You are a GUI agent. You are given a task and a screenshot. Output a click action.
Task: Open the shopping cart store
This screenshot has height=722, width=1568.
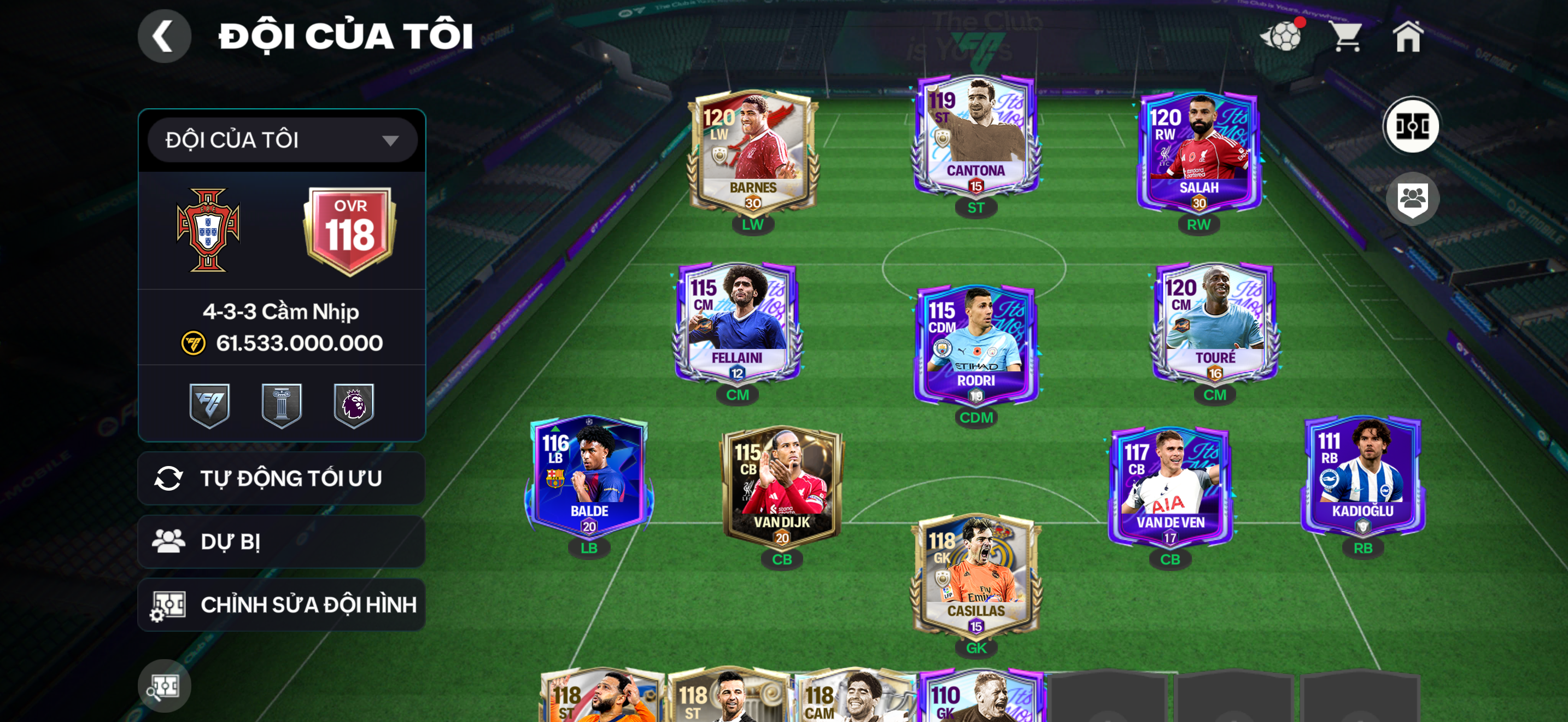point(1346,38)
